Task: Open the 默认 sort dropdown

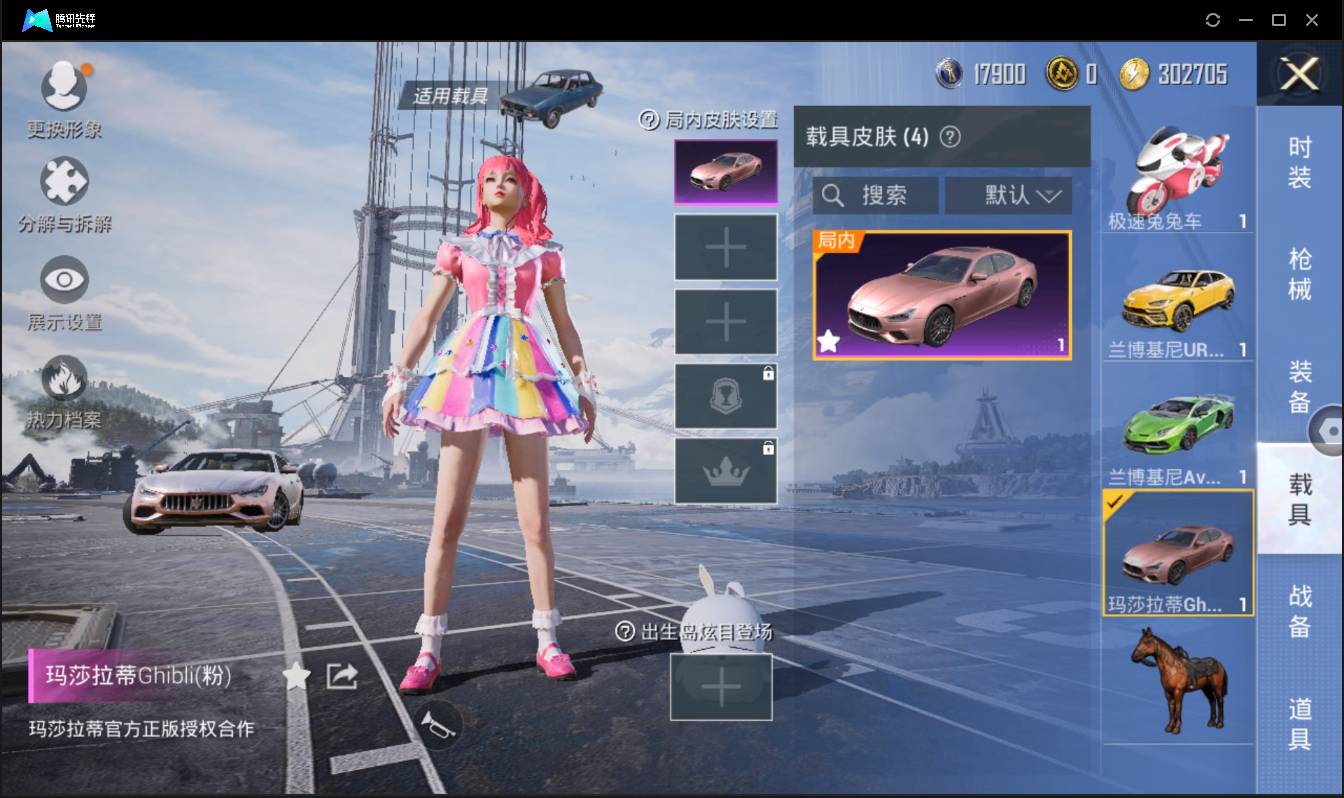Action: pos(1008,196)
